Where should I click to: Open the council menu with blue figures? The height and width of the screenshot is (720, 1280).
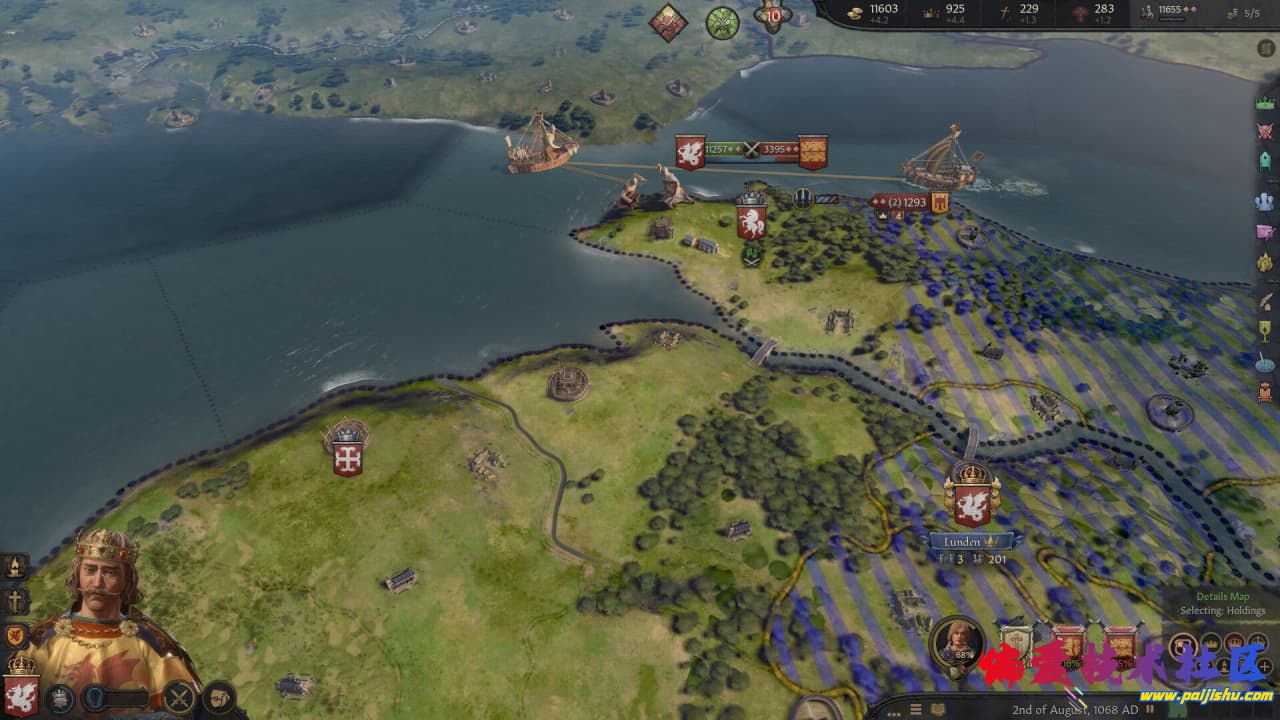pyautogui.click(x=1266, y=201)
